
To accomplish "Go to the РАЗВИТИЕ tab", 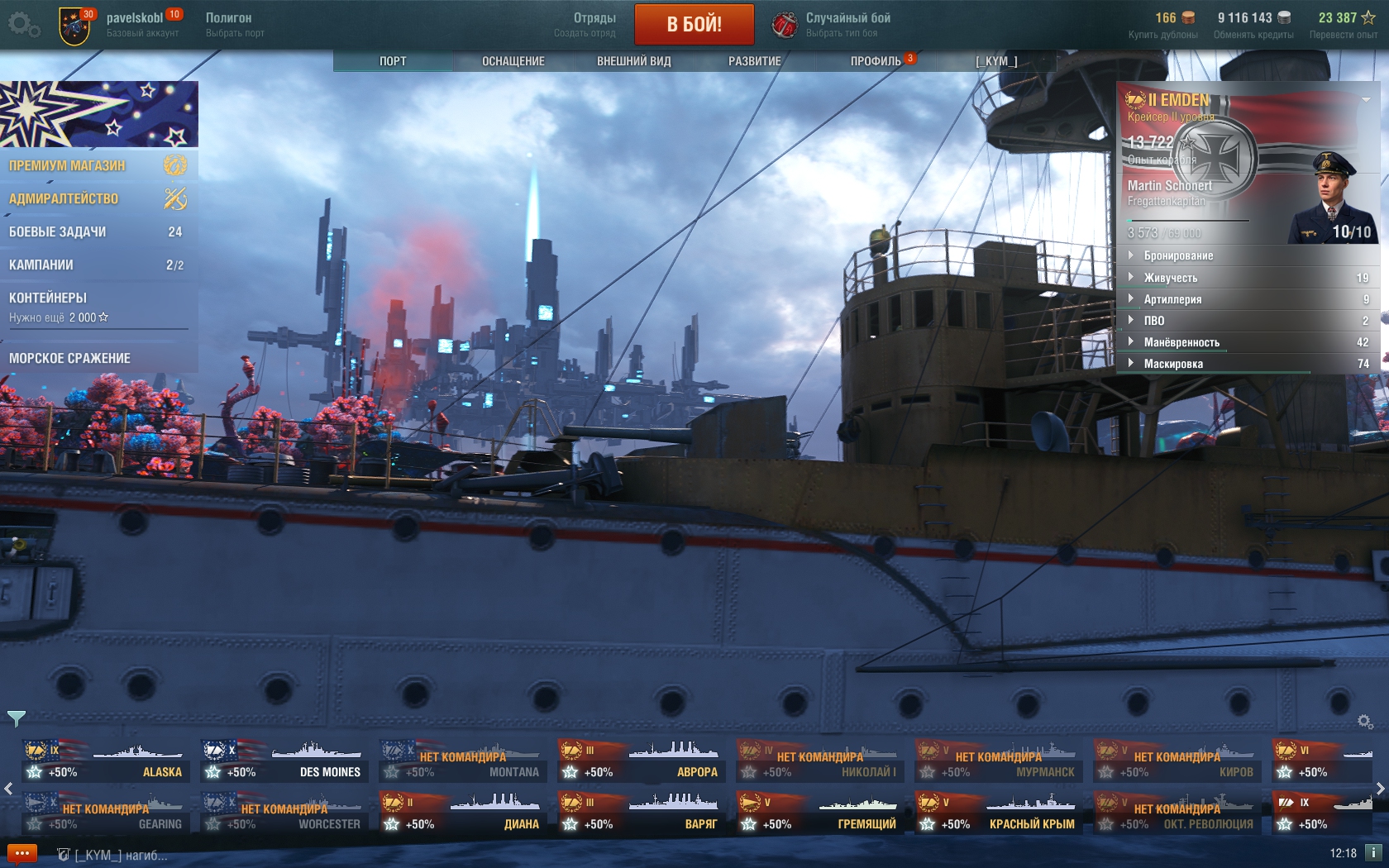I will 754,61.
